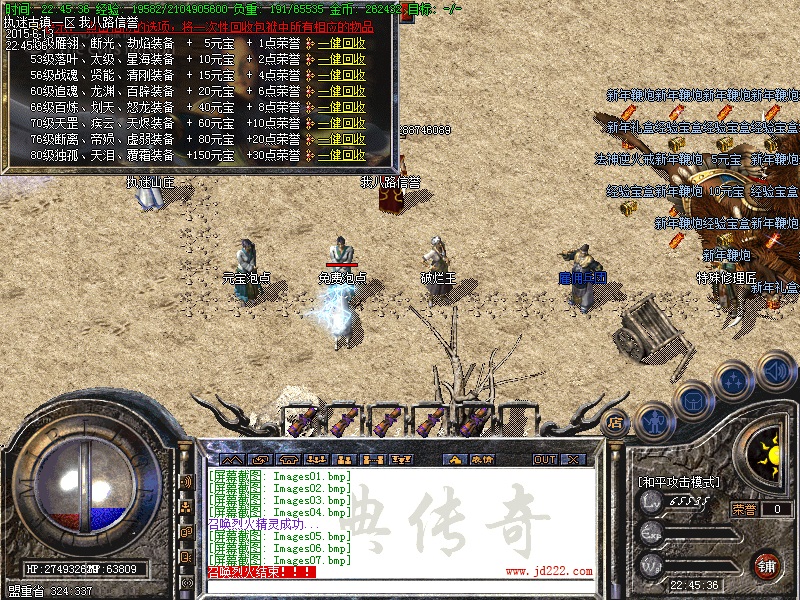Choose one-click recycle for level 70 gear

(x=341, y=123)
